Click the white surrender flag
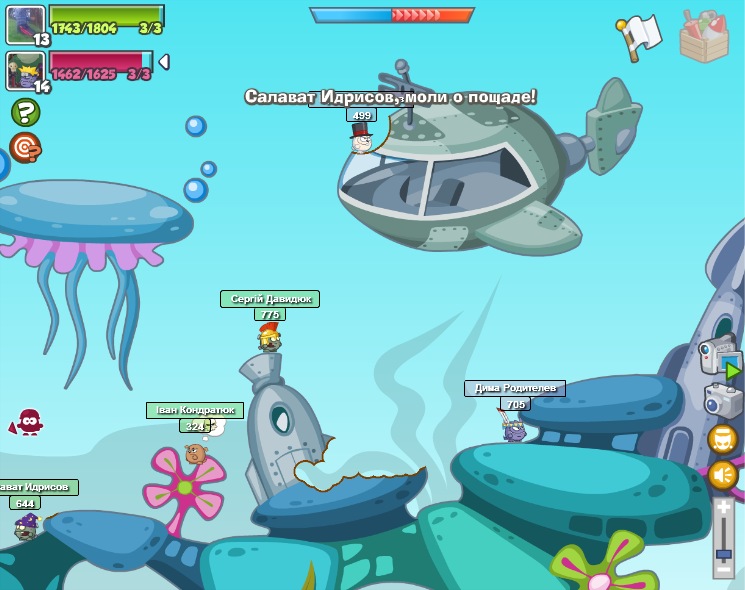This screenshot has width=745, height=590. [x=640, y=35]
